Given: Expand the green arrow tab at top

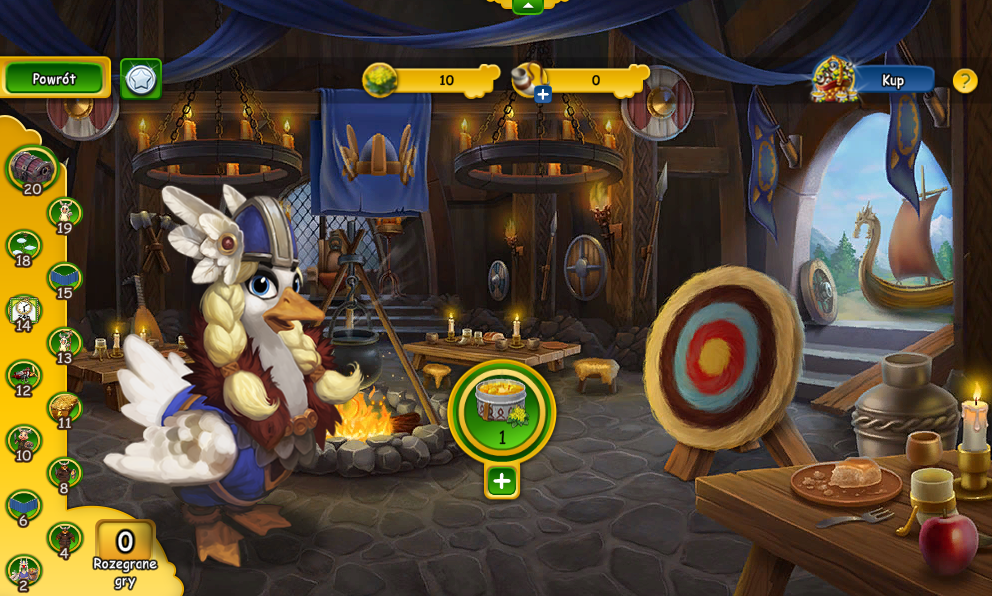Looking at the screenshot, I should 527,5.
